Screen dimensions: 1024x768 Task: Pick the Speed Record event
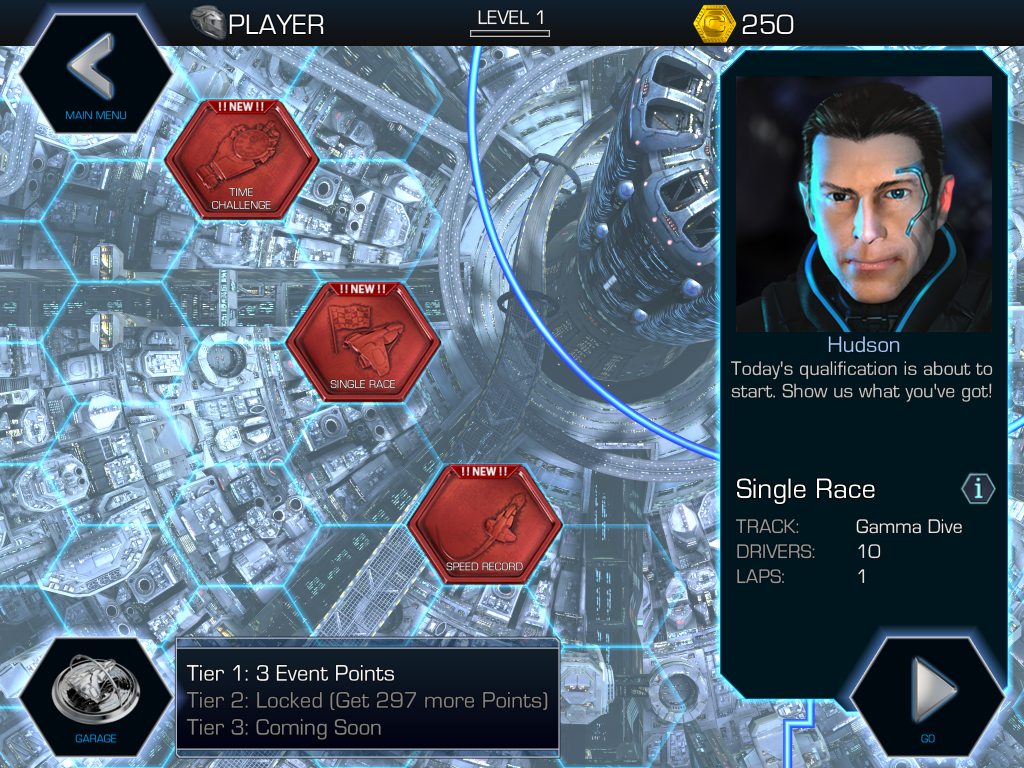[x=484, y=526]
